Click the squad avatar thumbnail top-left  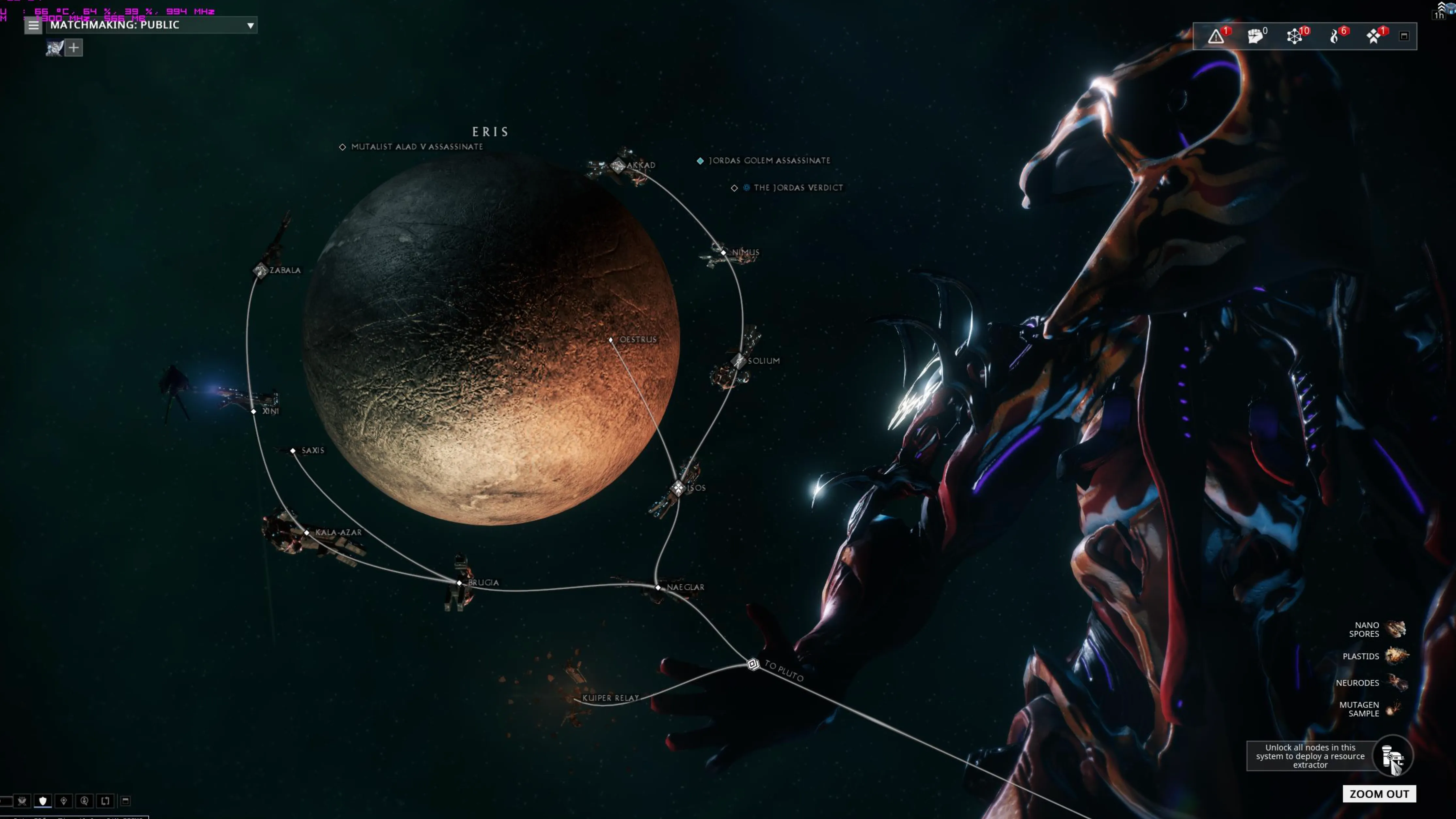[x=54, y=47]
